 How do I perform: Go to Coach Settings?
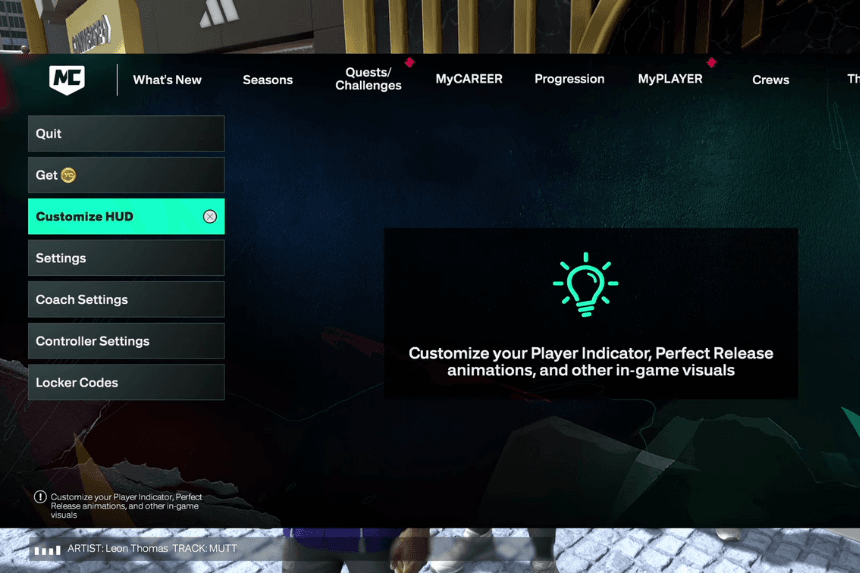click(126, 300)
